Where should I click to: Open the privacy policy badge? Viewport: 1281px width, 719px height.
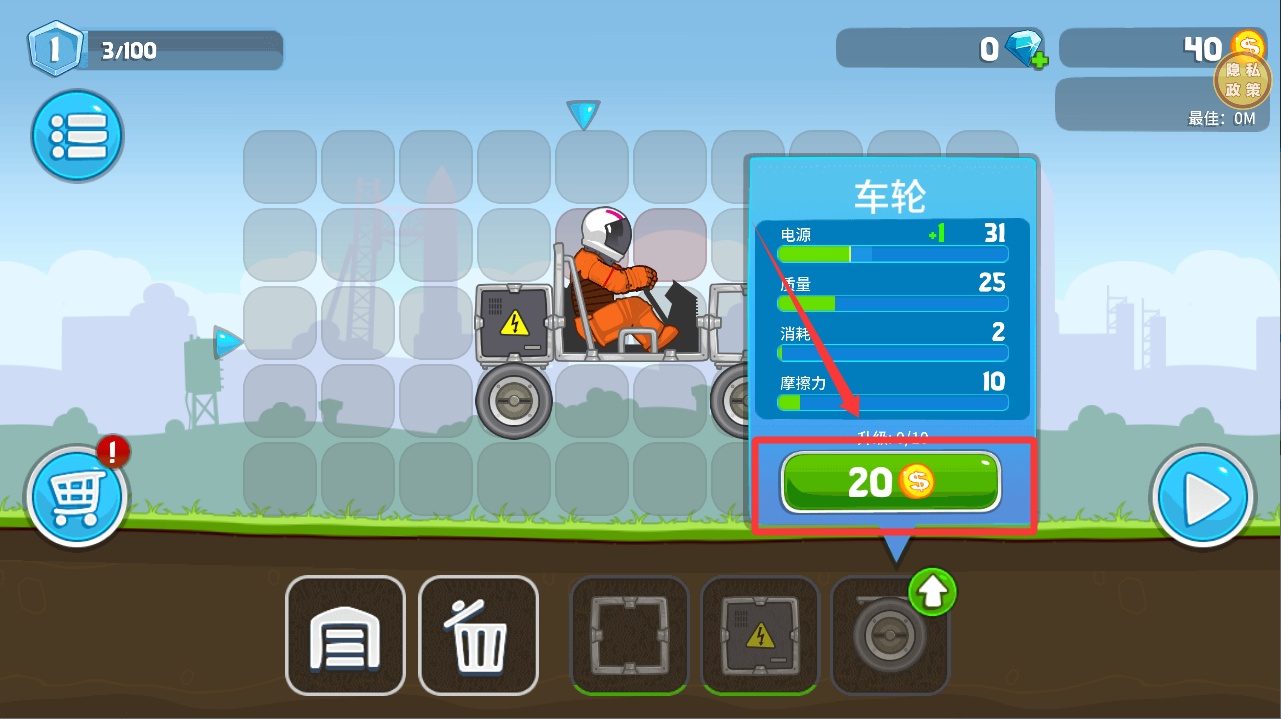tap(1242, 80)
